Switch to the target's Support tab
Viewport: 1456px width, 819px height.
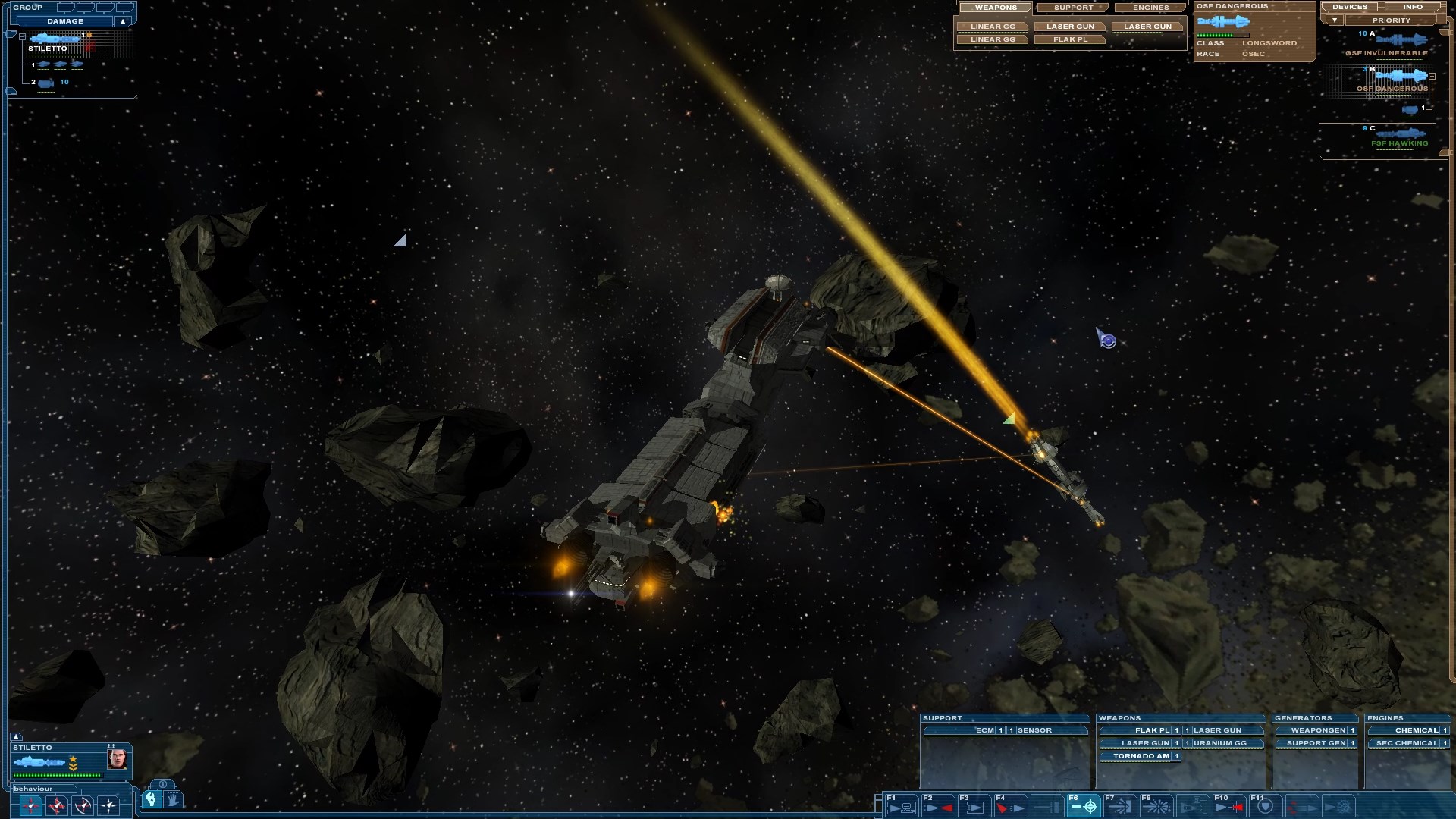(1073, 8)
